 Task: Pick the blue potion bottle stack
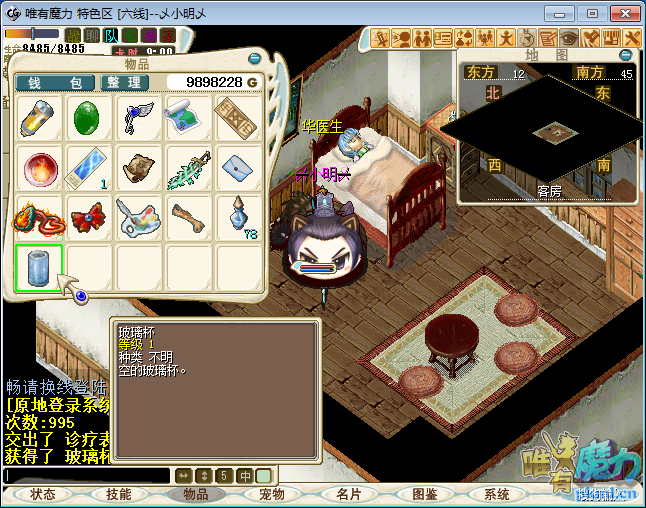coord(240,217)
